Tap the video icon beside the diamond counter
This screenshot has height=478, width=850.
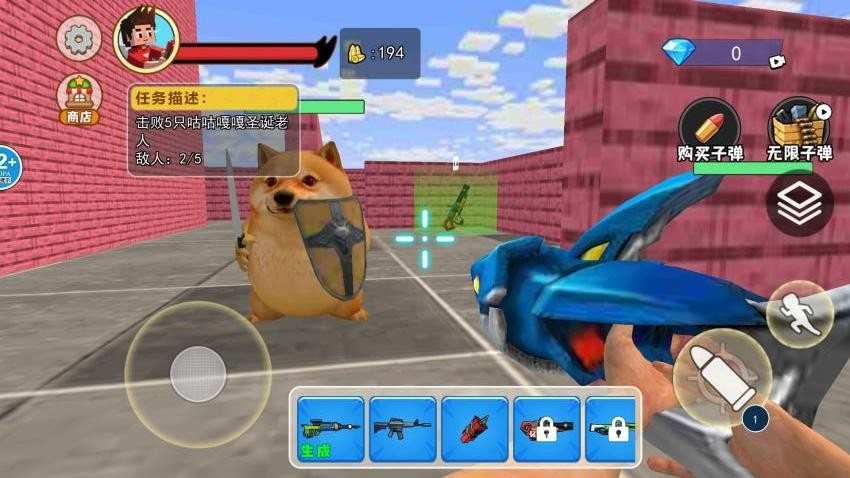point(776,61)
